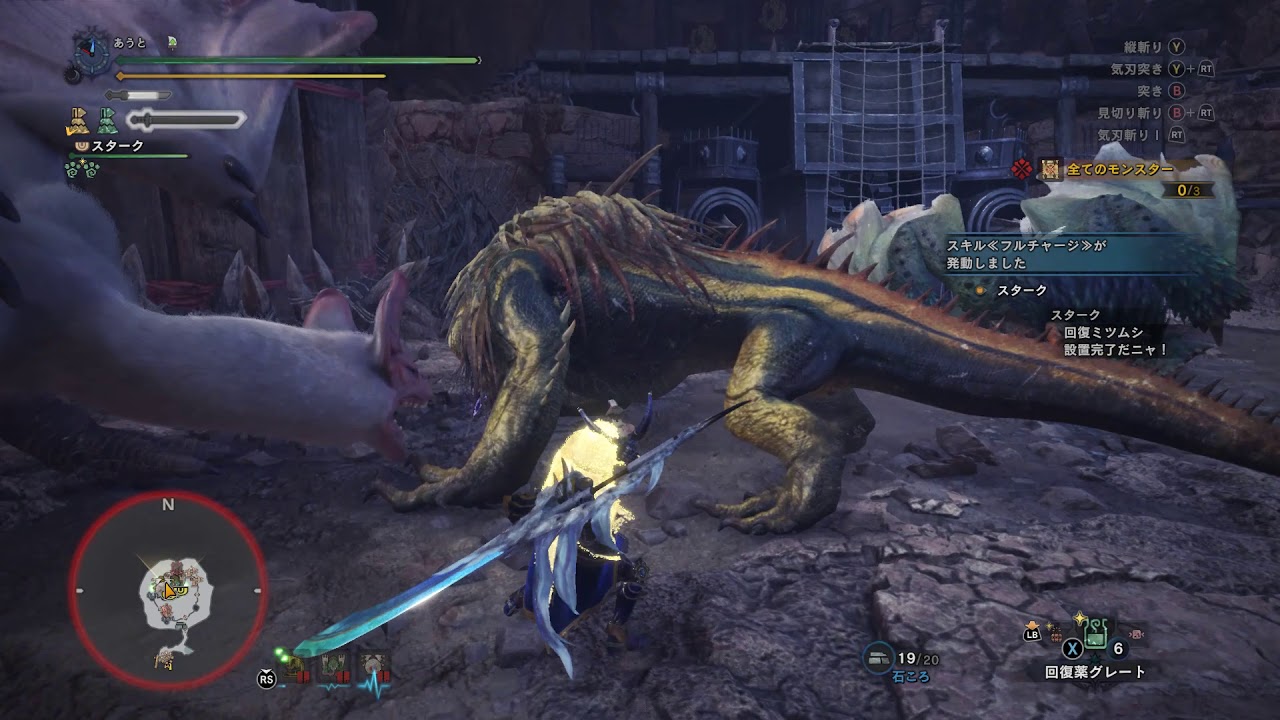Click the quest clock timer icon
The width and height of the screenshot is (1280, 720).
pos(92,50)
